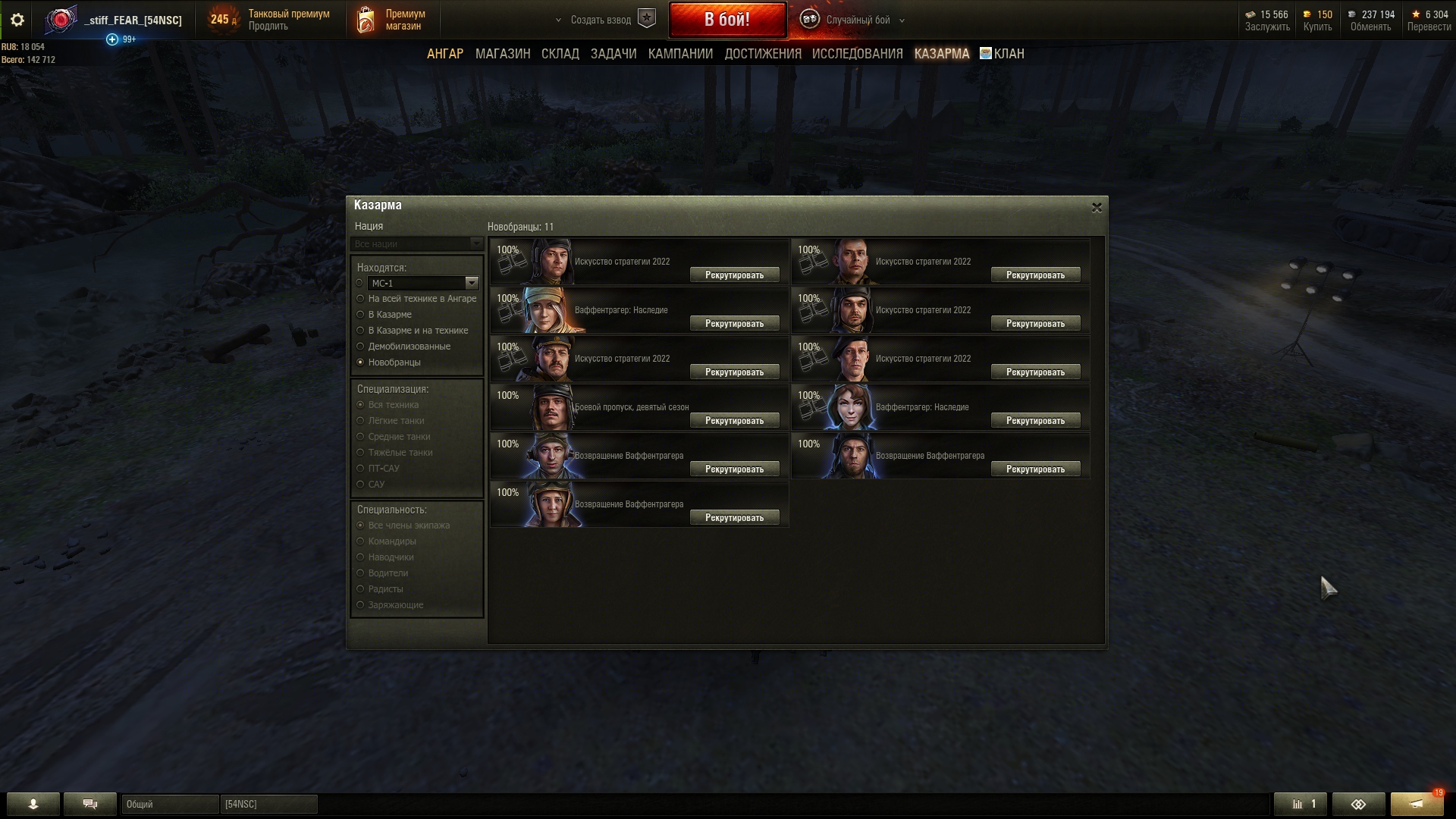
Task: Open the ЗАДАЧИ tab
Action: [x=613, y=54]
